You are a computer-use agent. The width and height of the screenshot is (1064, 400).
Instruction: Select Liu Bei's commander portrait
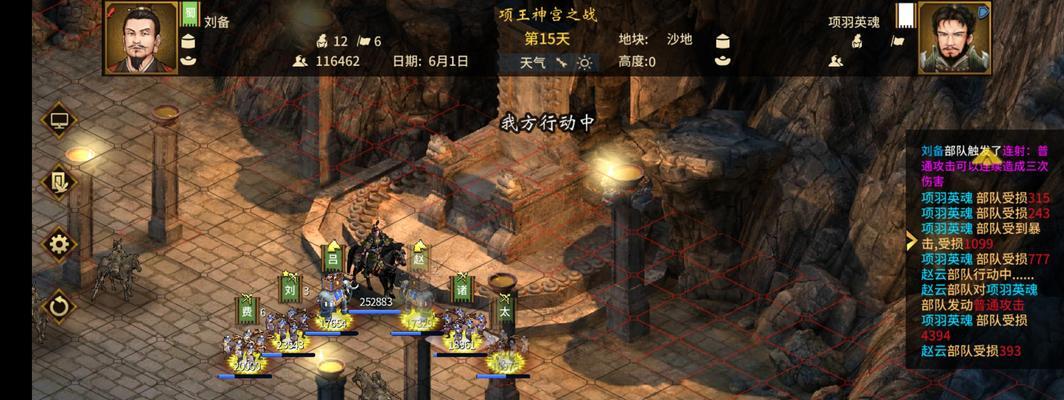coord(139,38)
